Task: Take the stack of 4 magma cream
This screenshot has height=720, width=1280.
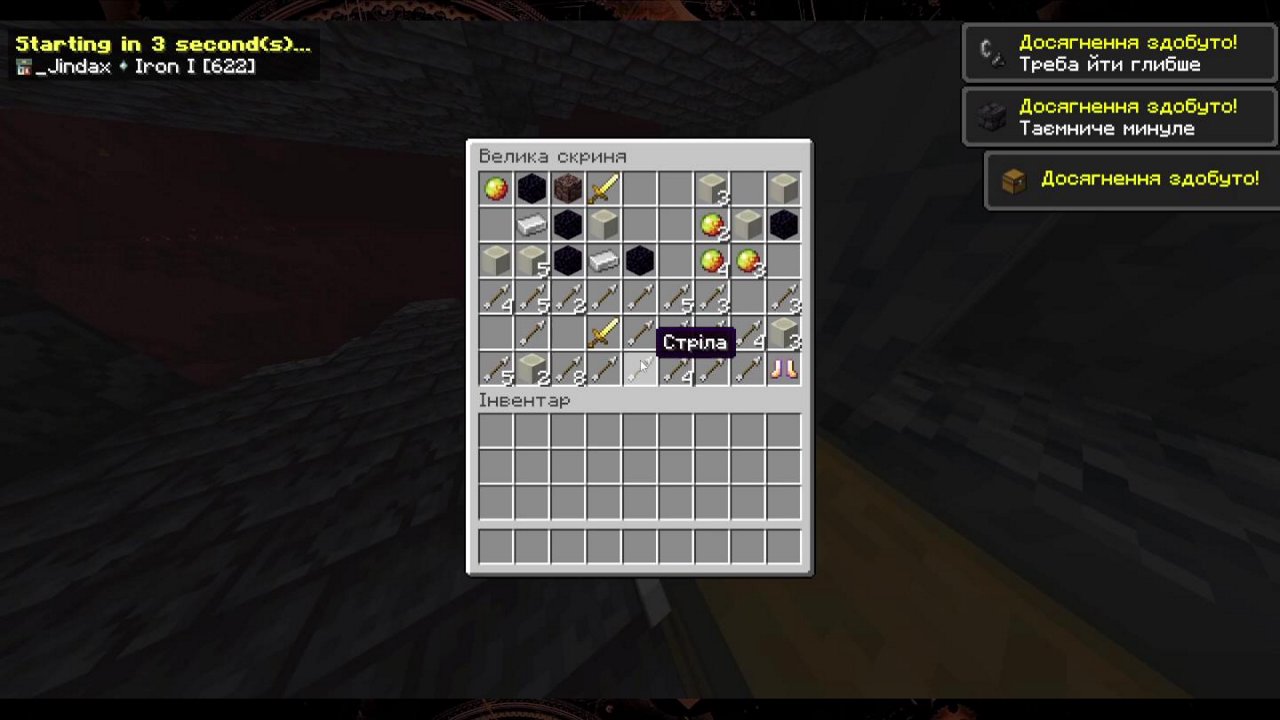Action: (x=712, y=261)
